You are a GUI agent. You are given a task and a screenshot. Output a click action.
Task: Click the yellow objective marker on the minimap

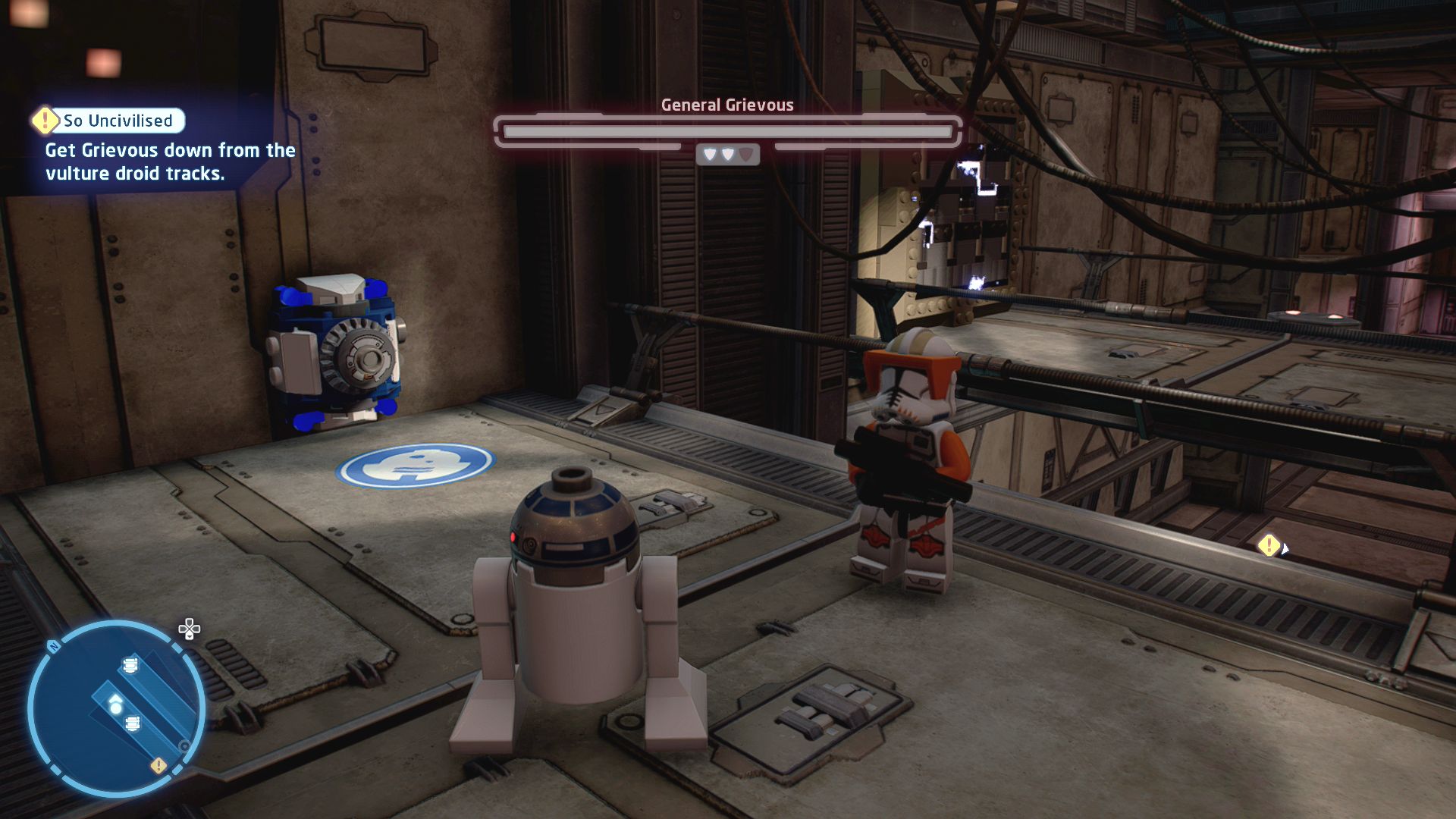point(158,766)
